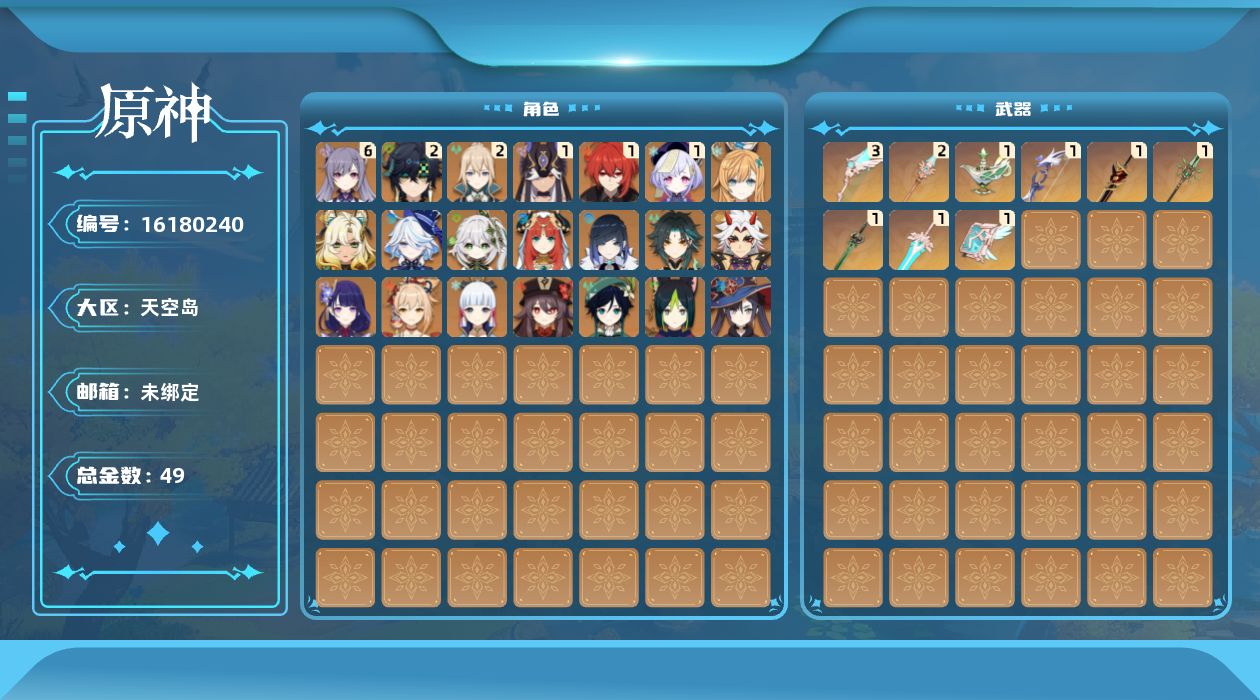Screen dimensions: 1260x700
Task: Choose the Nilou character portrait
Action: [x=544, y=240]
